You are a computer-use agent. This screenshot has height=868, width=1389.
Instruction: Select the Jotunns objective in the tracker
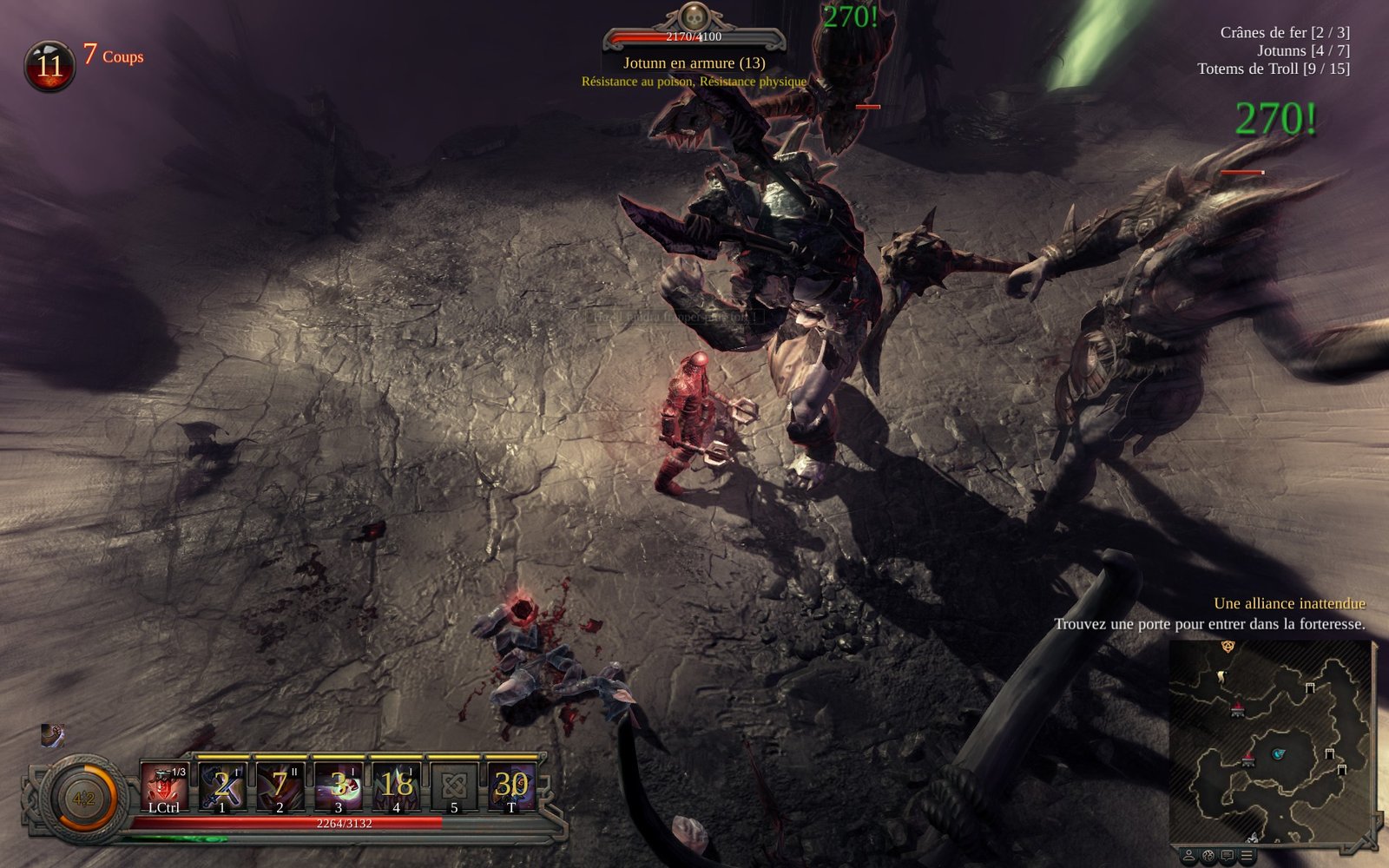1303,50
